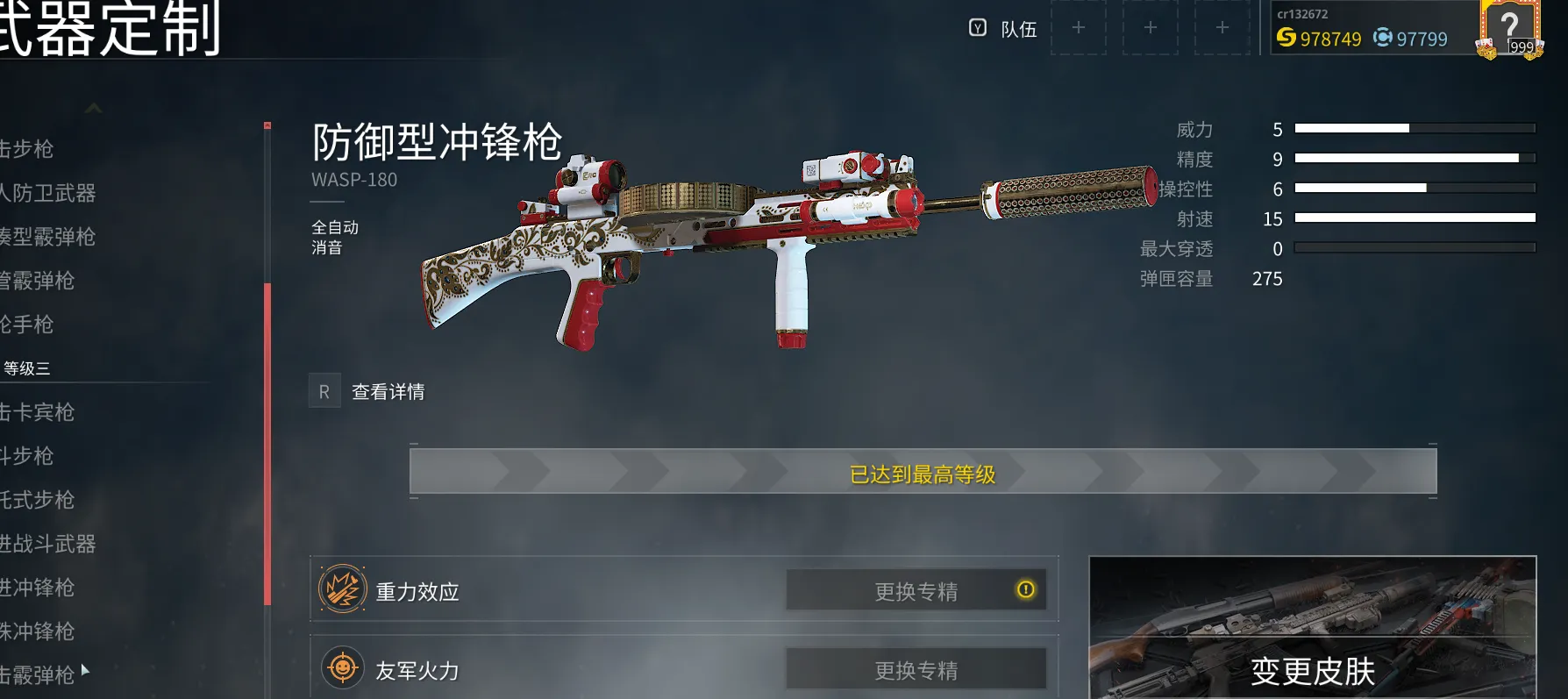The width and height of the screenshot is (1568, 699).
Task: Click the red weapon list scrollbar
Action: tap(267, 443)
